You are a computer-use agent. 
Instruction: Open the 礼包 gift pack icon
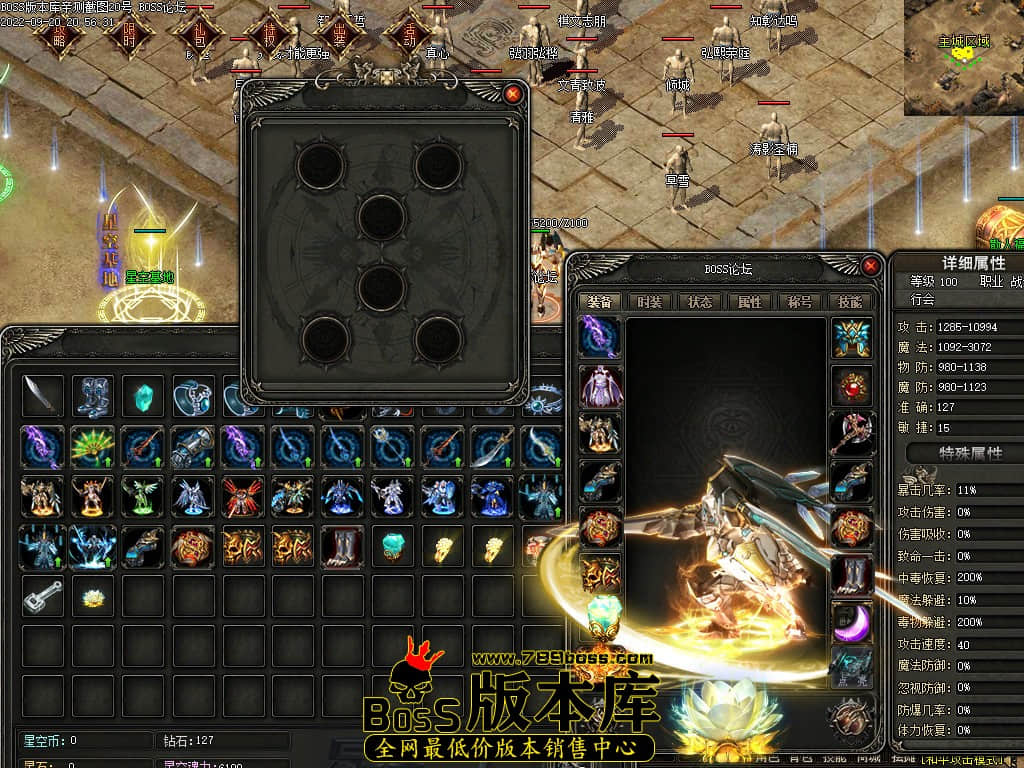pos(198,32)
